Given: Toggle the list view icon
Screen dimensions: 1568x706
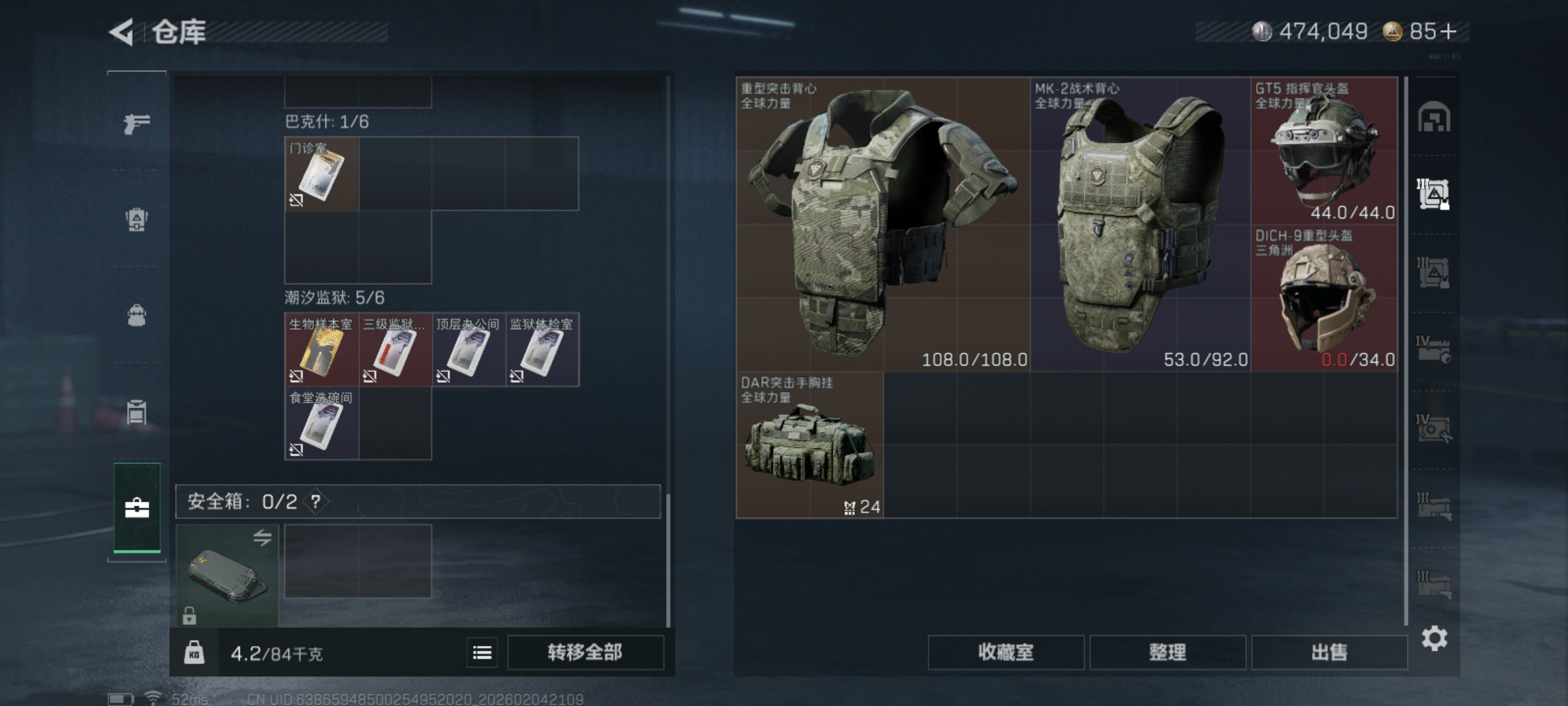Looking at the screenshot, I should point(482,652).
